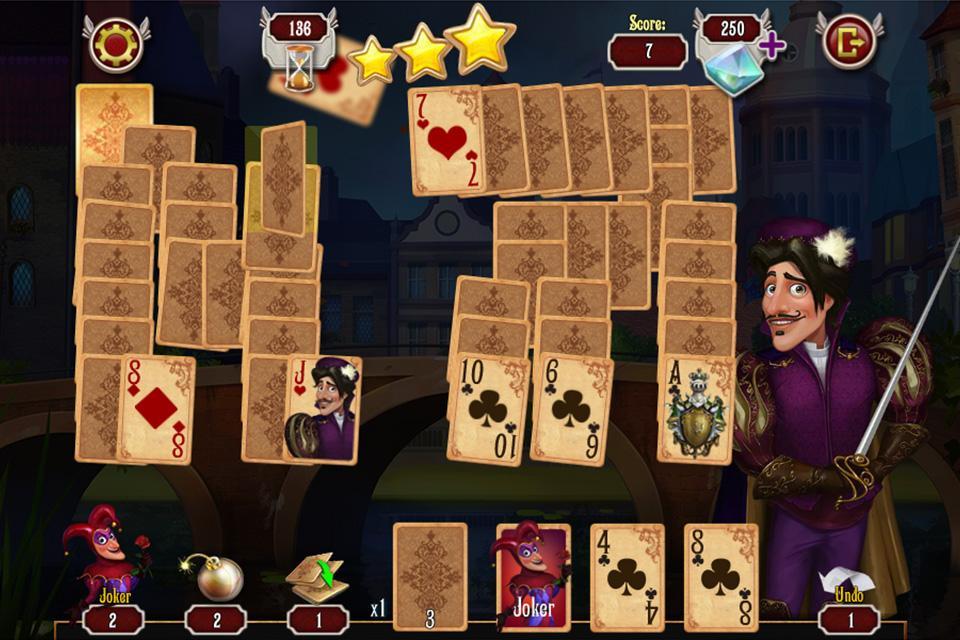Image resolution: width=960 pixels, height=640 pixels.
Task: Exit the level with the door button
Action: point(848,42)
